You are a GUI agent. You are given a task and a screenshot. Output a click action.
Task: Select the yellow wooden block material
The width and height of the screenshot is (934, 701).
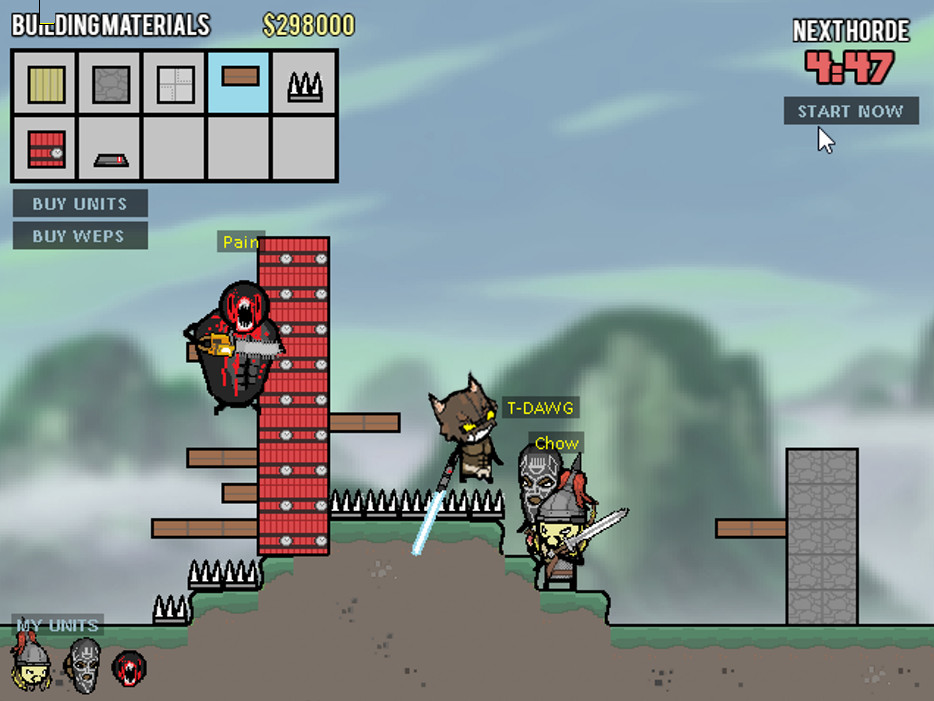coord(45,83)
